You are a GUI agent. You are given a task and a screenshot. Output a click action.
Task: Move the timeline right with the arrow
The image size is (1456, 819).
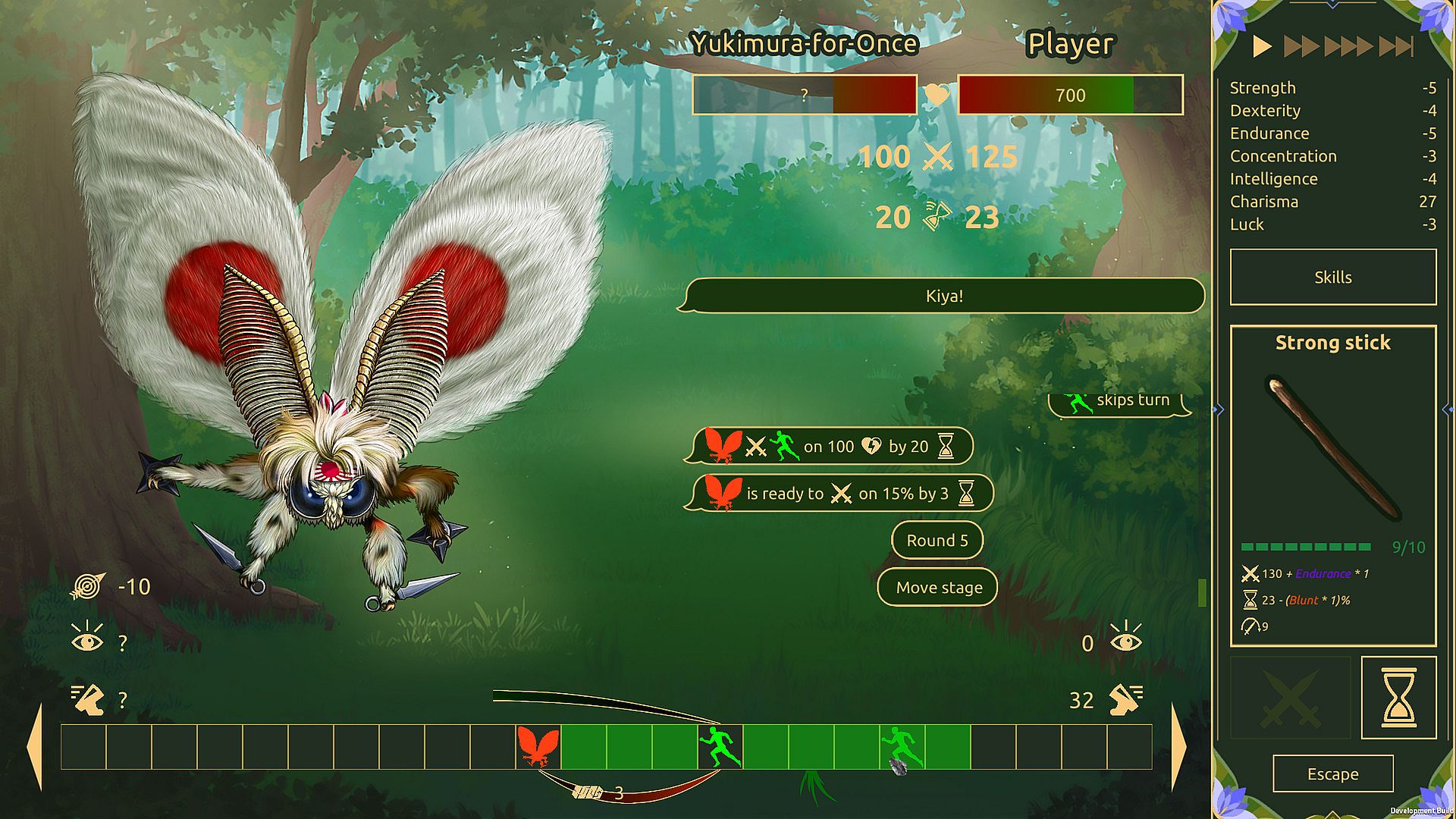point(1178,747)
